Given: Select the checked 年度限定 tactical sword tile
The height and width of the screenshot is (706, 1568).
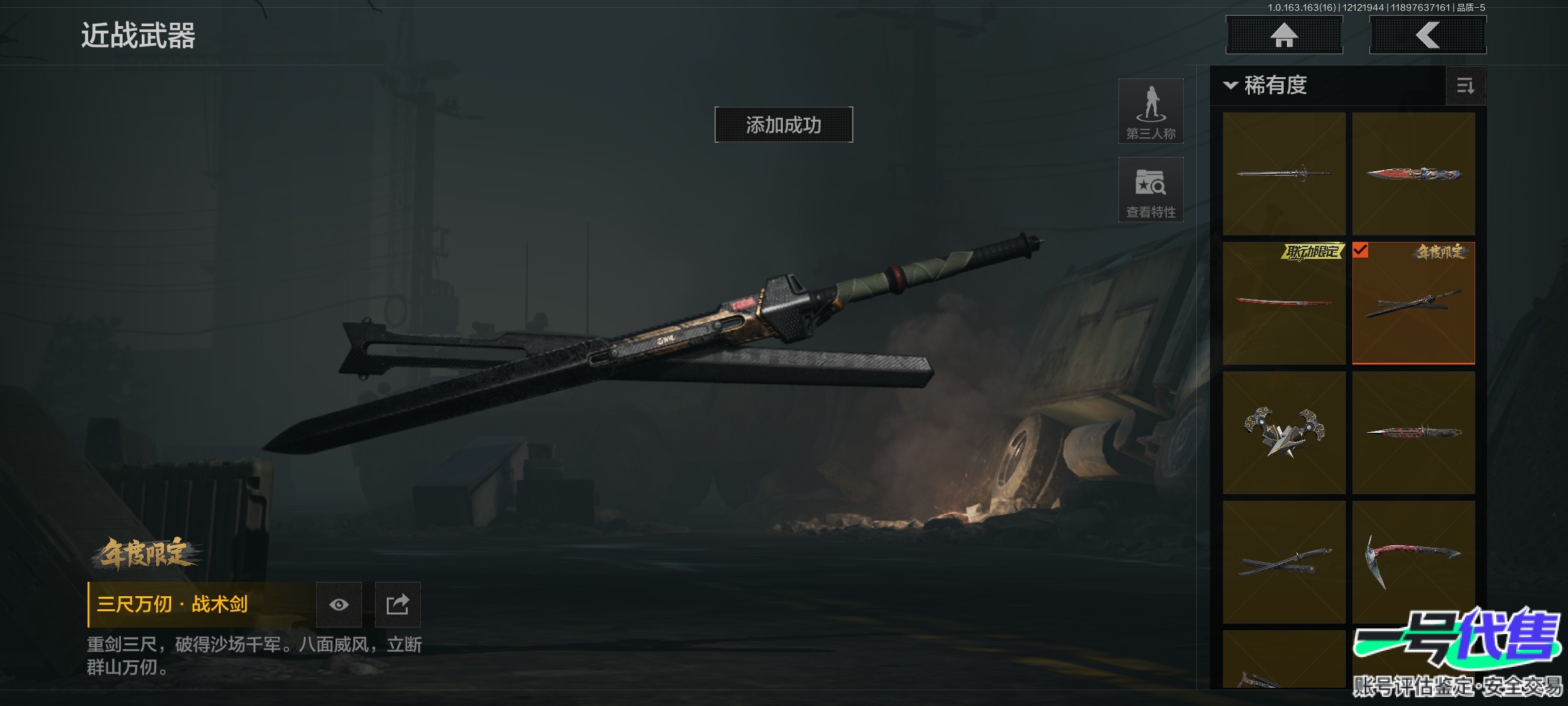Looking at the screenshot, I should tap(1413, 303).
